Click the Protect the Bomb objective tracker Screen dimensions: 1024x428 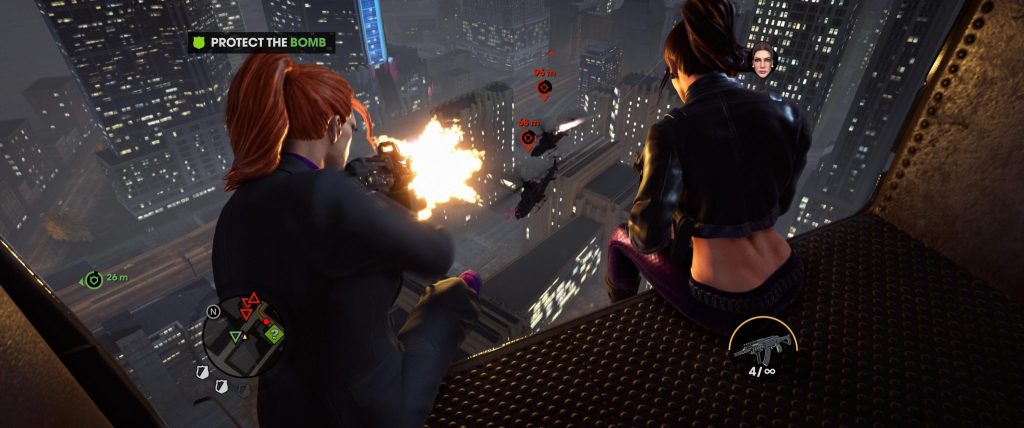pos(262,43)
